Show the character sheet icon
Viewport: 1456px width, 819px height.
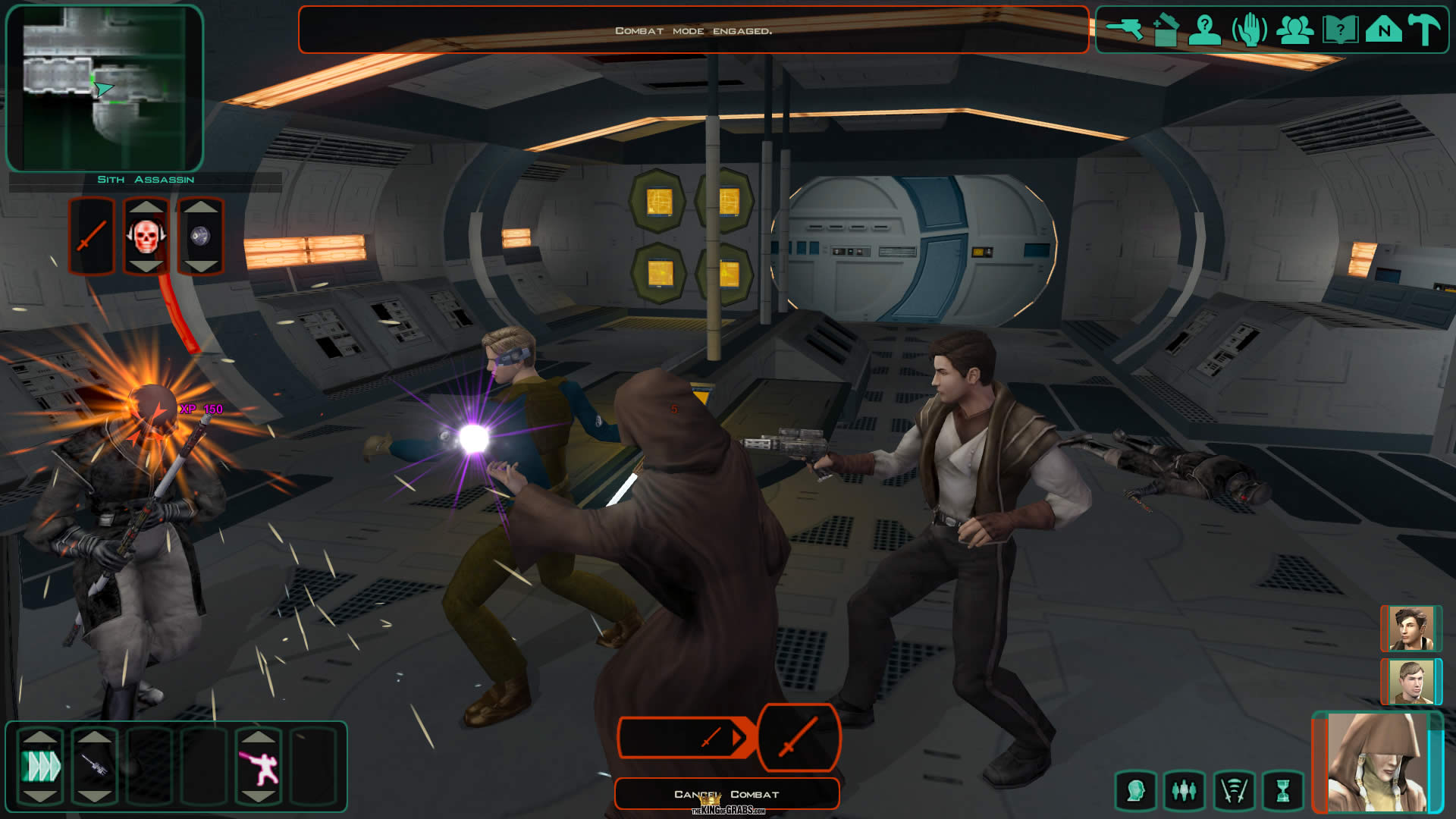point(1204,30)
